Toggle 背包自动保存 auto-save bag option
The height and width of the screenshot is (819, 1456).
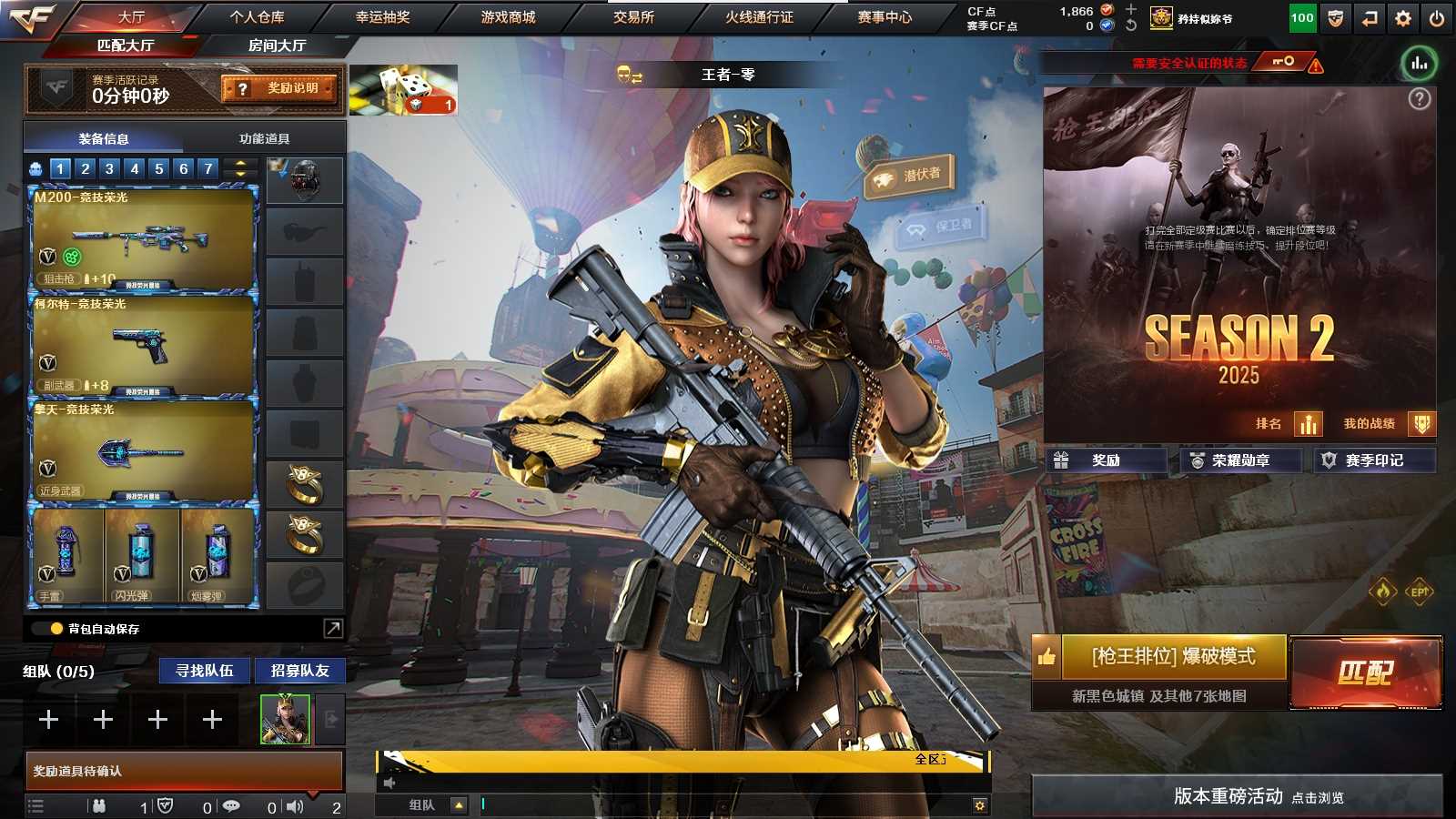coord(56,629)
